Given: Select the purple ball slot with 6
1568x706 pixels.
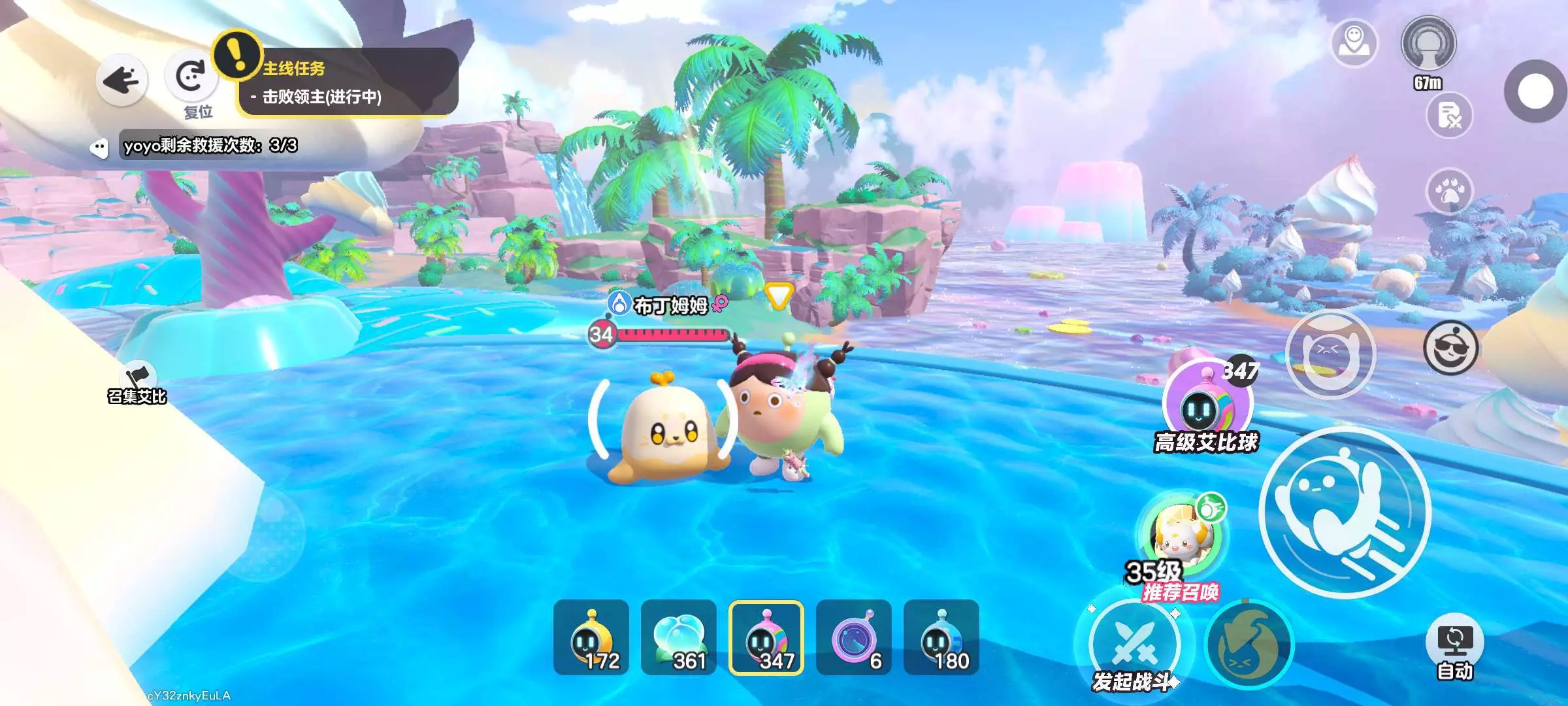Looking at the screenshot, I should (854, 637).
